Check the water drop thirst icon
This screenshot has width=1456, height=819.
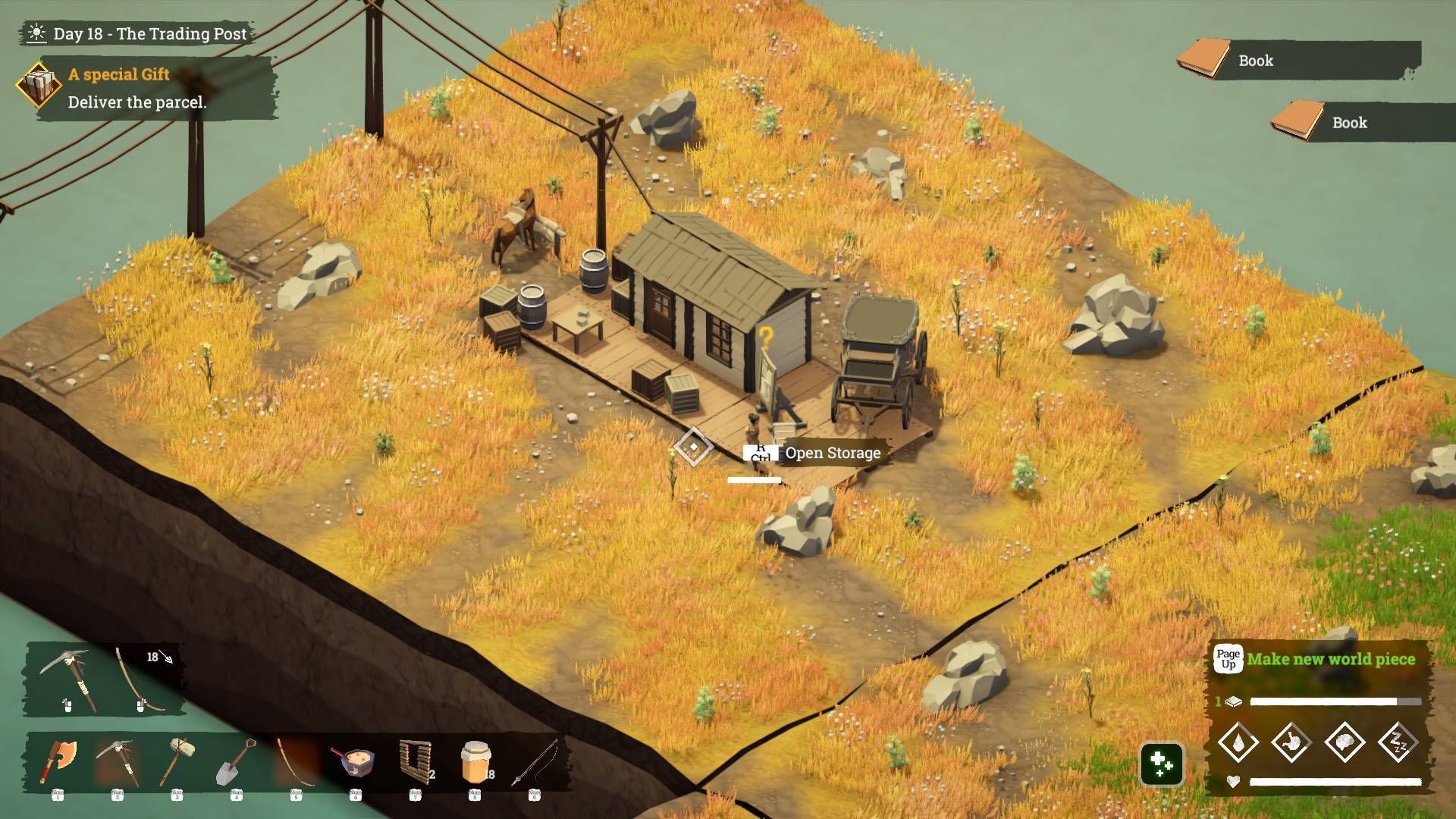pos(1238,742)
